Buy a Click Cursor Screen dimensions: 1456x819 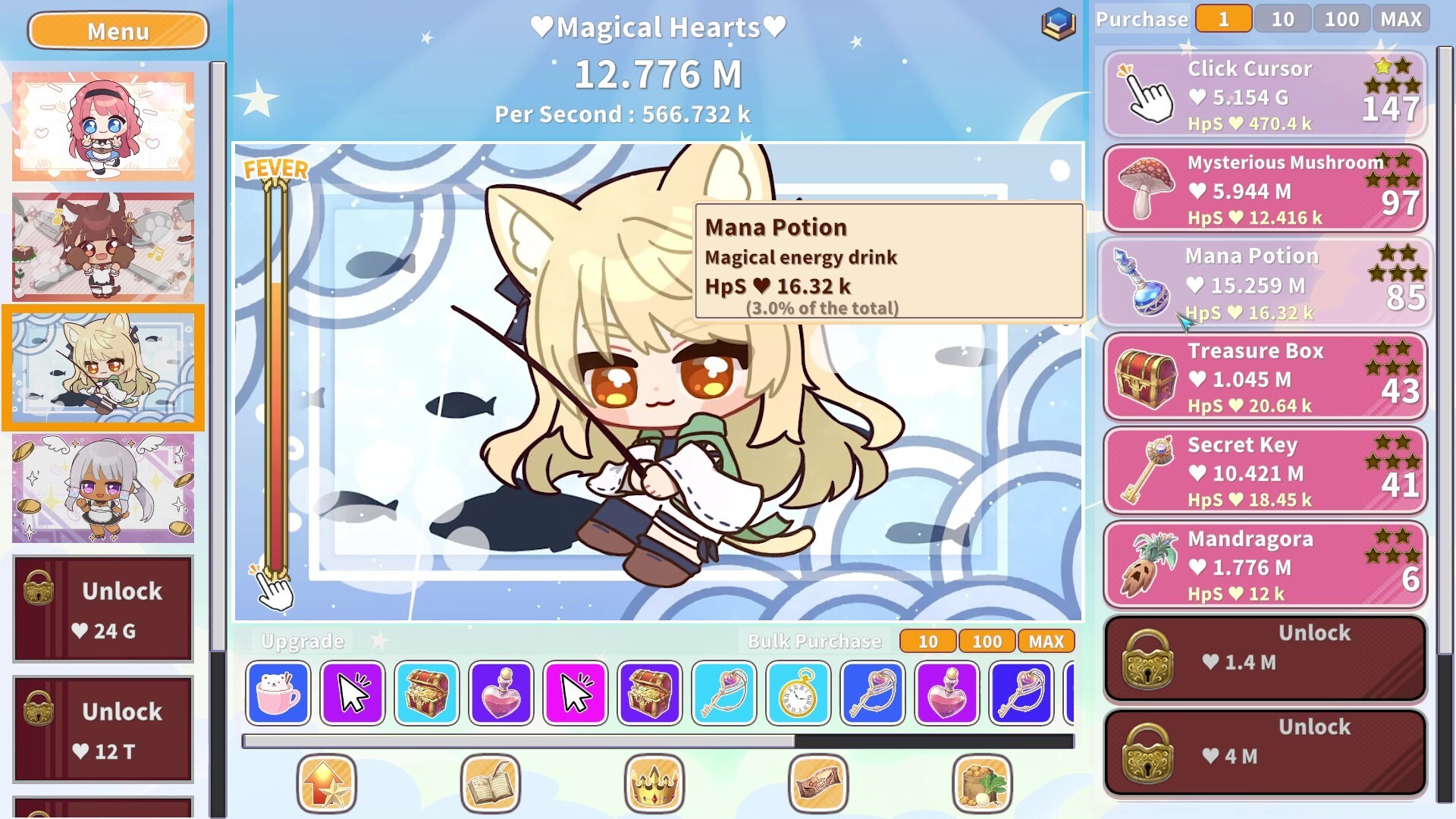[1264, 95]
